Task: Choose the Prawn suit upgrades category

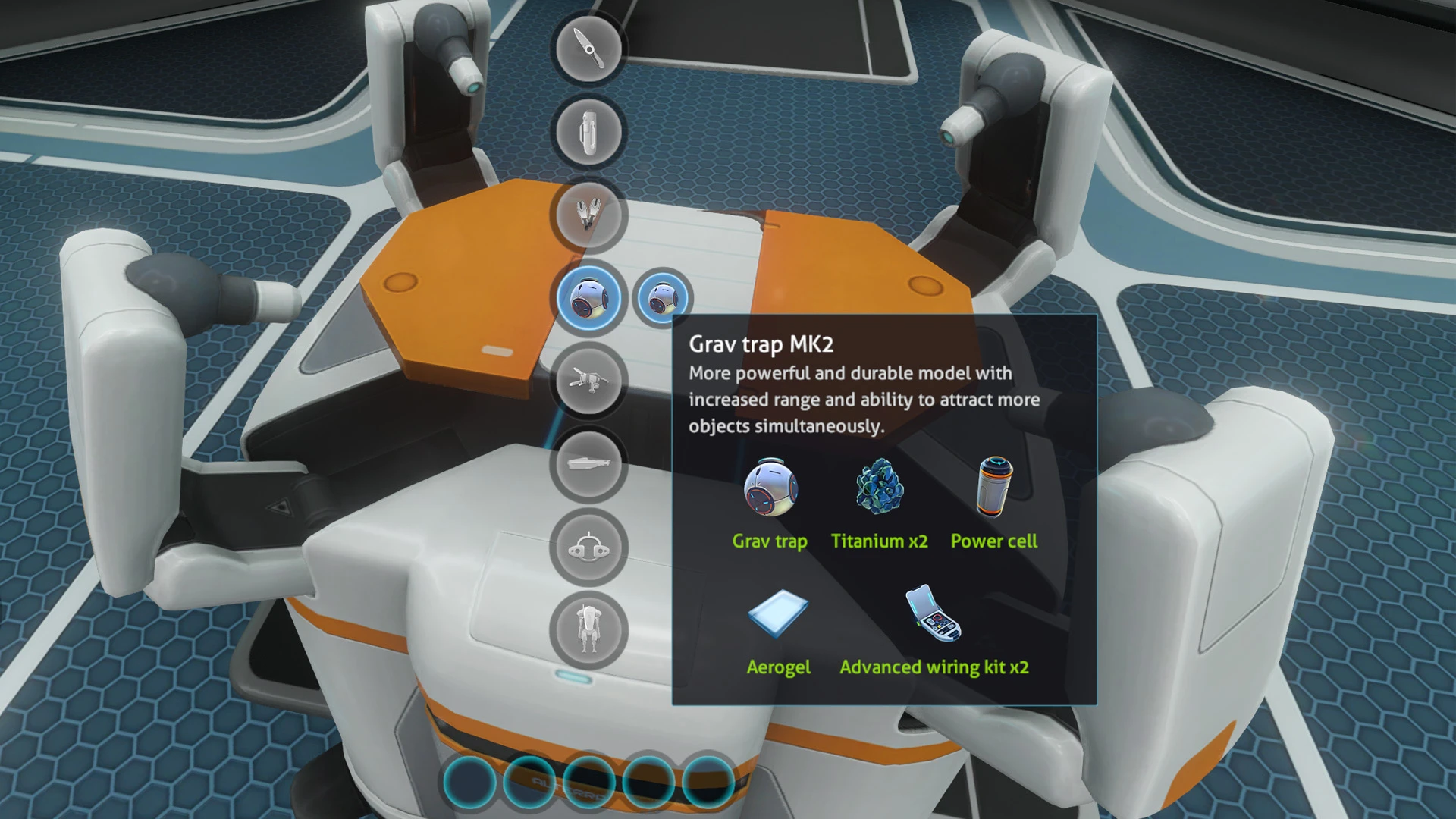Action: (x=588, y=630)
